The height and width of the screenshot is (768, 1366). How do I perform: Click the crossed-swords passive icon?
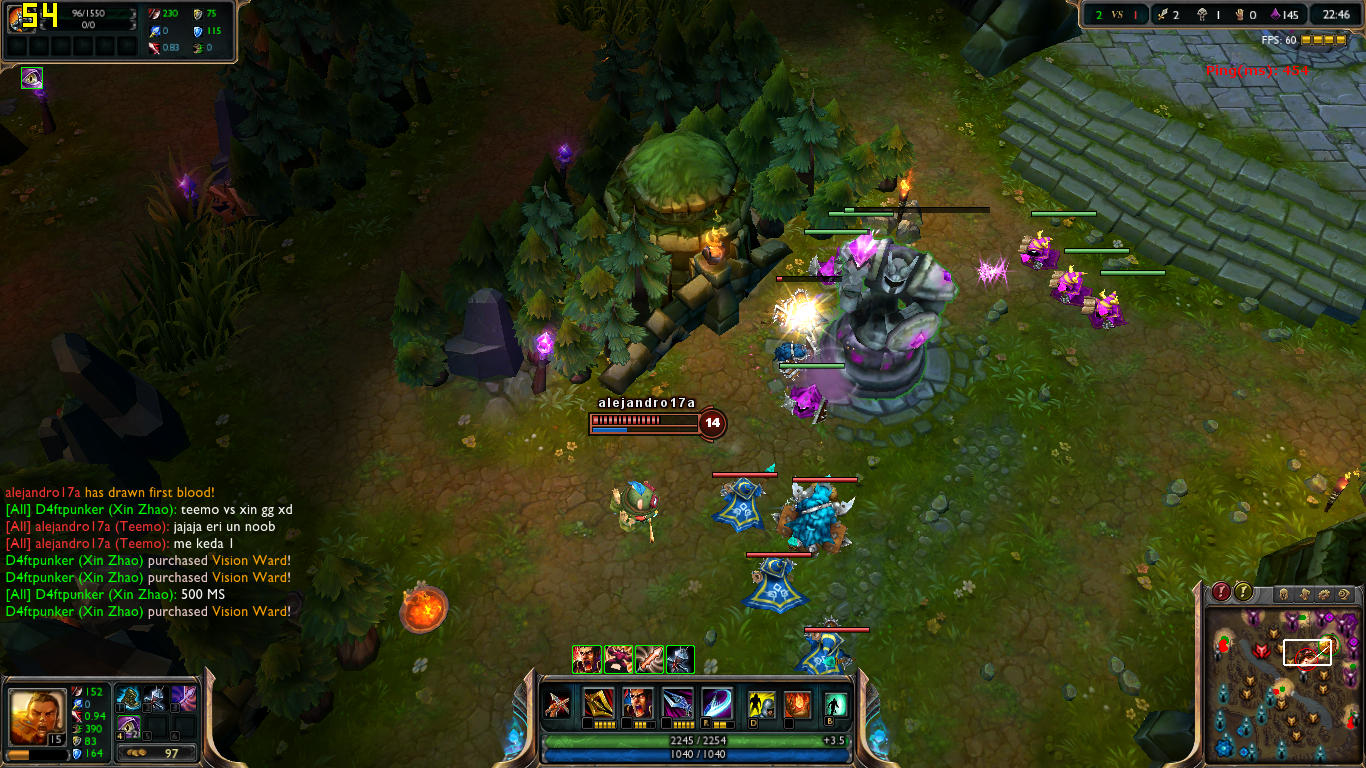[x=558, y=704]
